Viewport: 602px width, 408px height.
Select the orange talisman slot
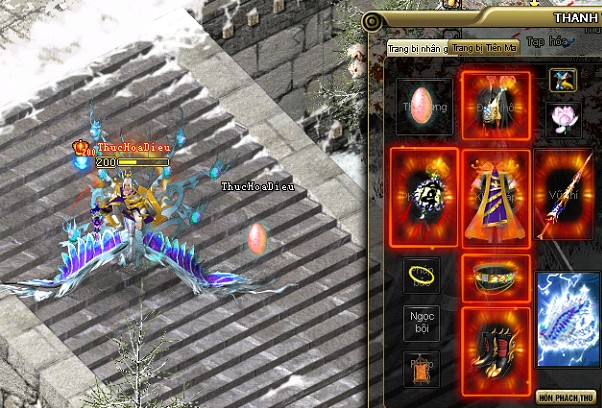[421, 367]
